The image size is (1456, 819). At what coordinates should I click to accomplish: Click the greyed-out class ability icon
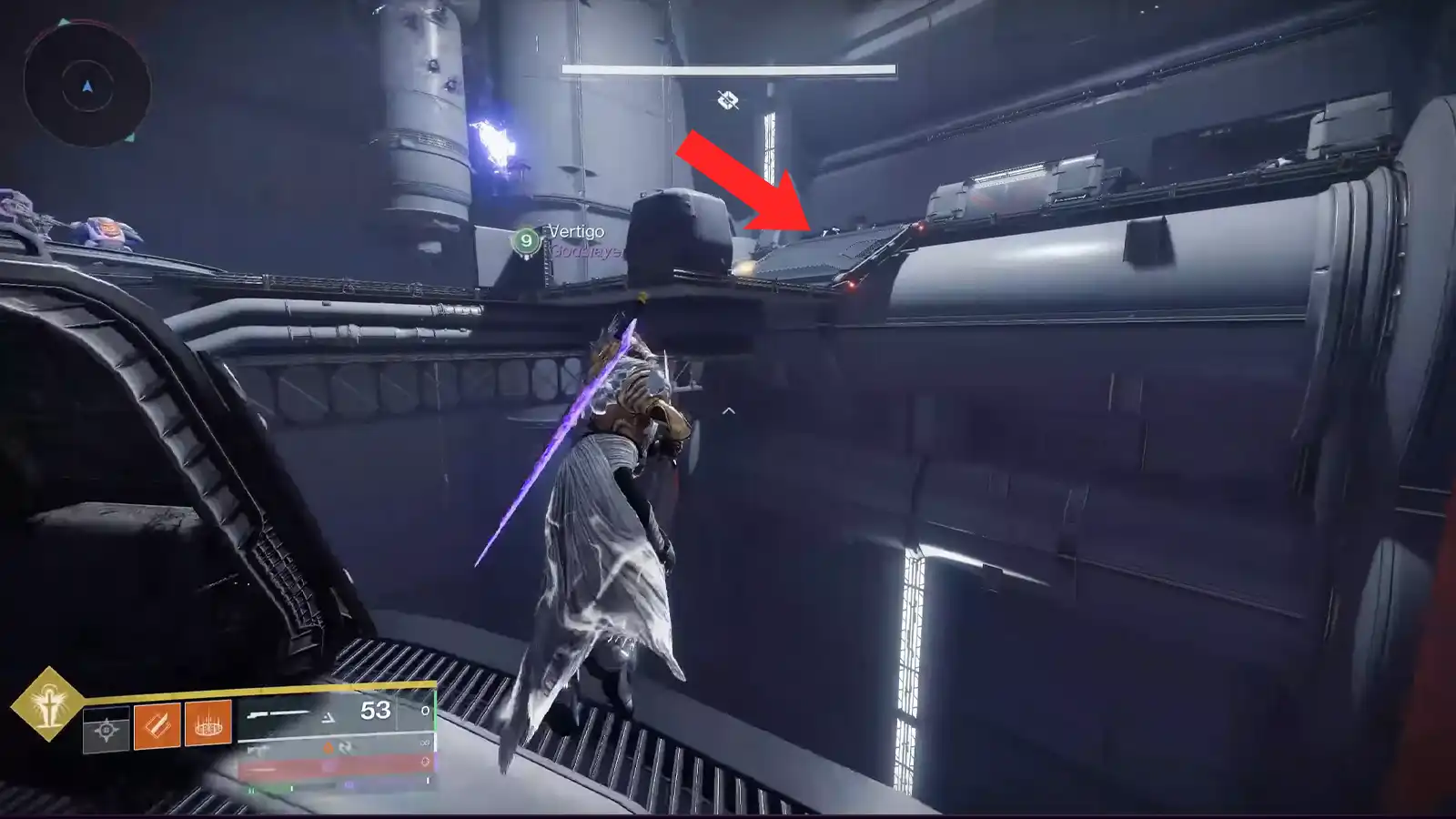106,729
